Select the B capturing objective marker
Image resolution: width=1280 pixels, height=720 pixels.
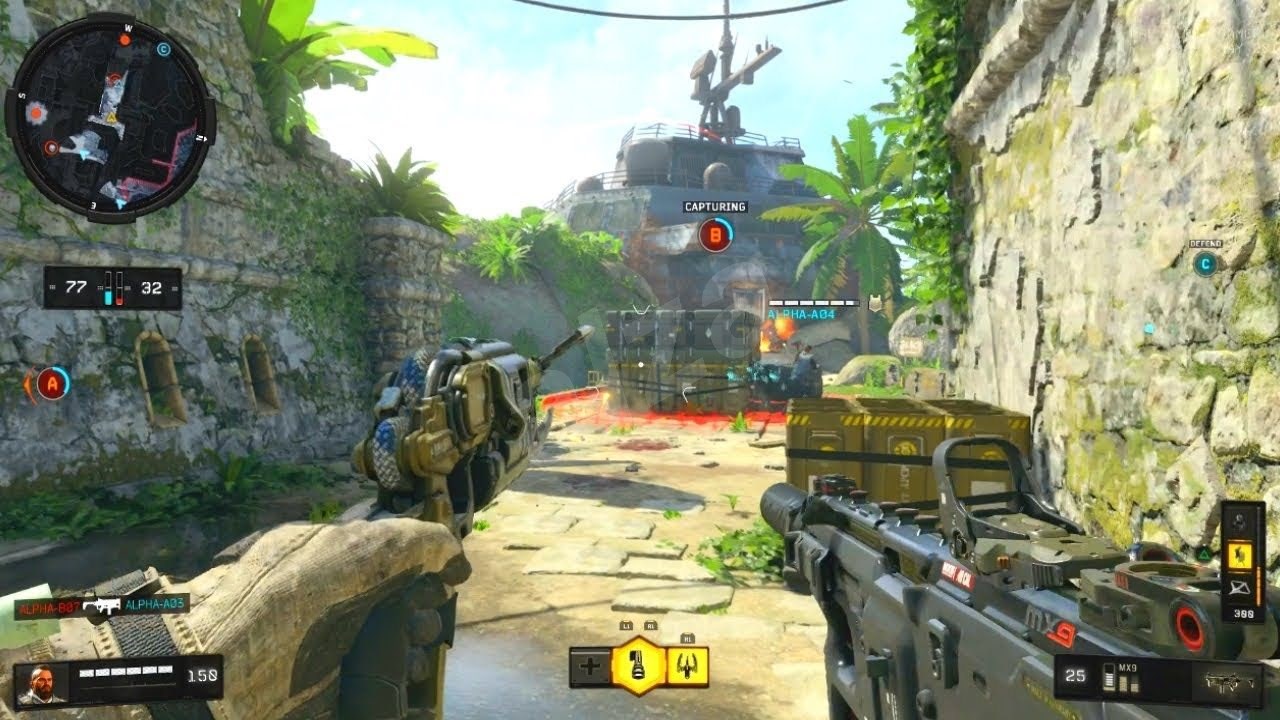point(715,236)
